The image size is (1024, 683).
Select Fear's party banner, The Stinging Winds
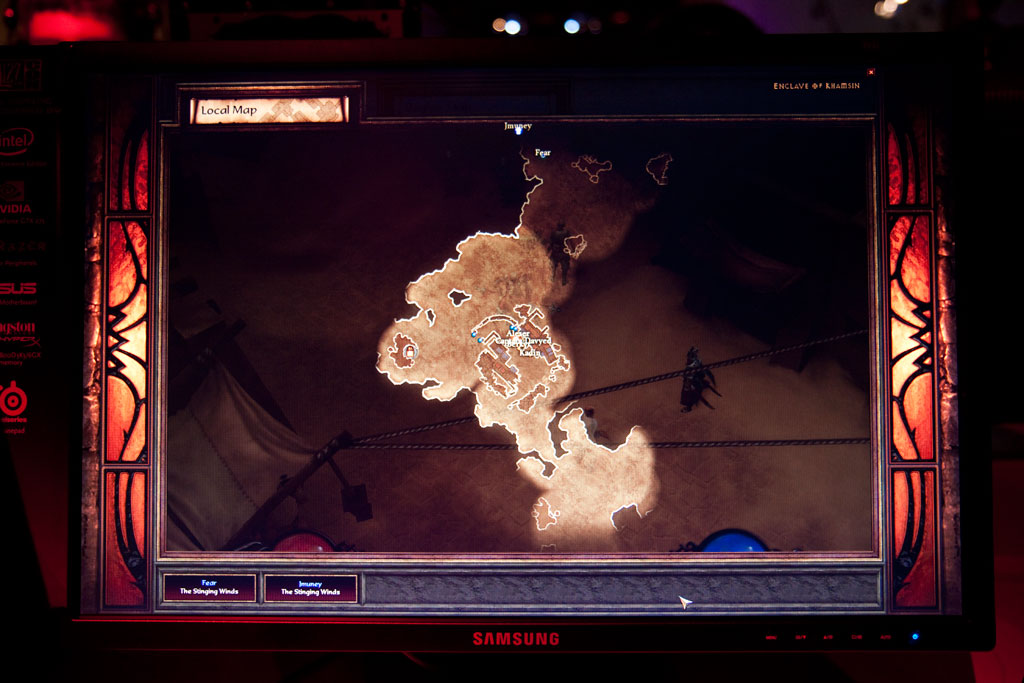pos(209,587)
